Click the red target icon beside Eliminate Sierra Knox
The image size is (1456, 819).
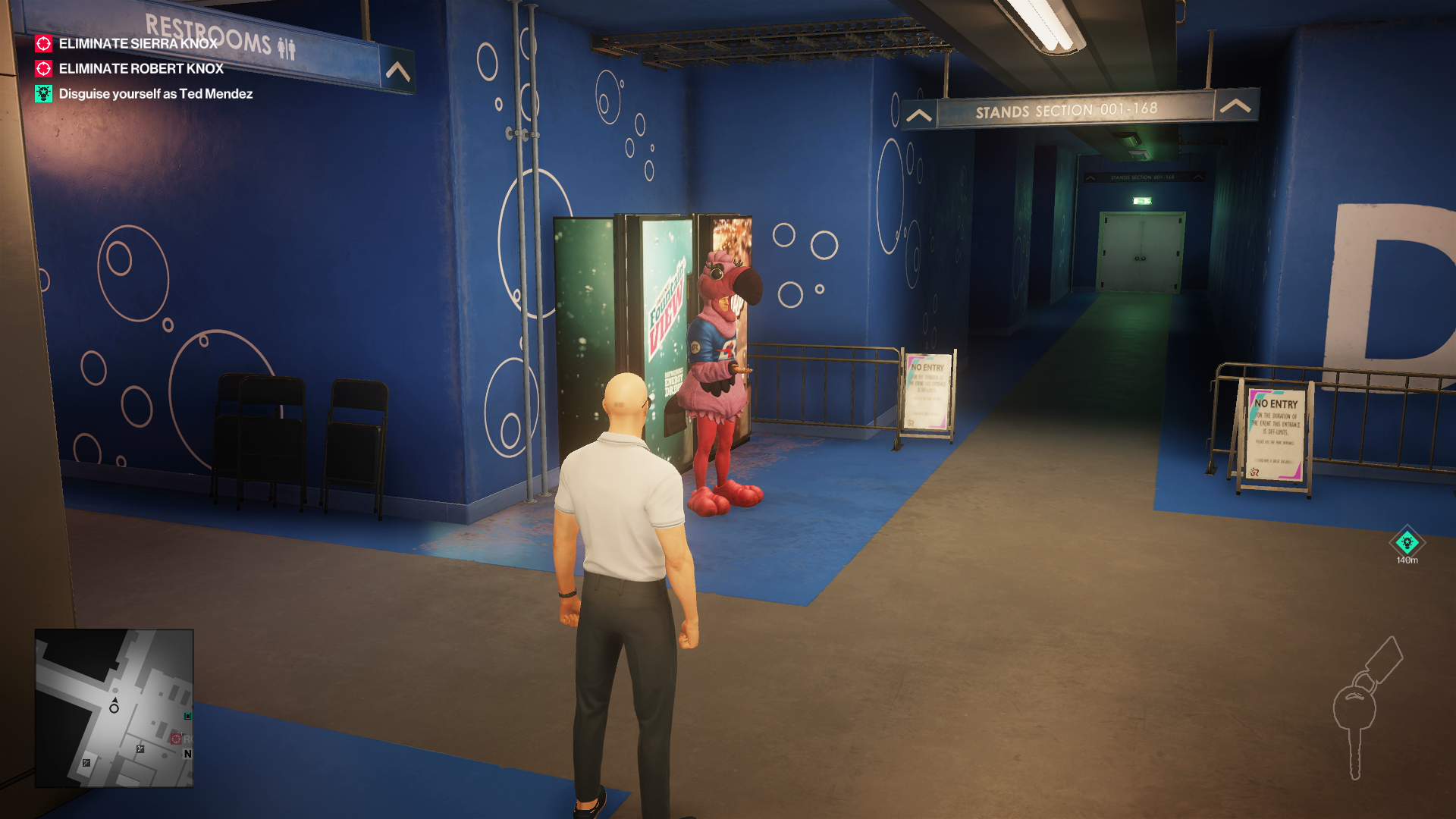point(43,44)
